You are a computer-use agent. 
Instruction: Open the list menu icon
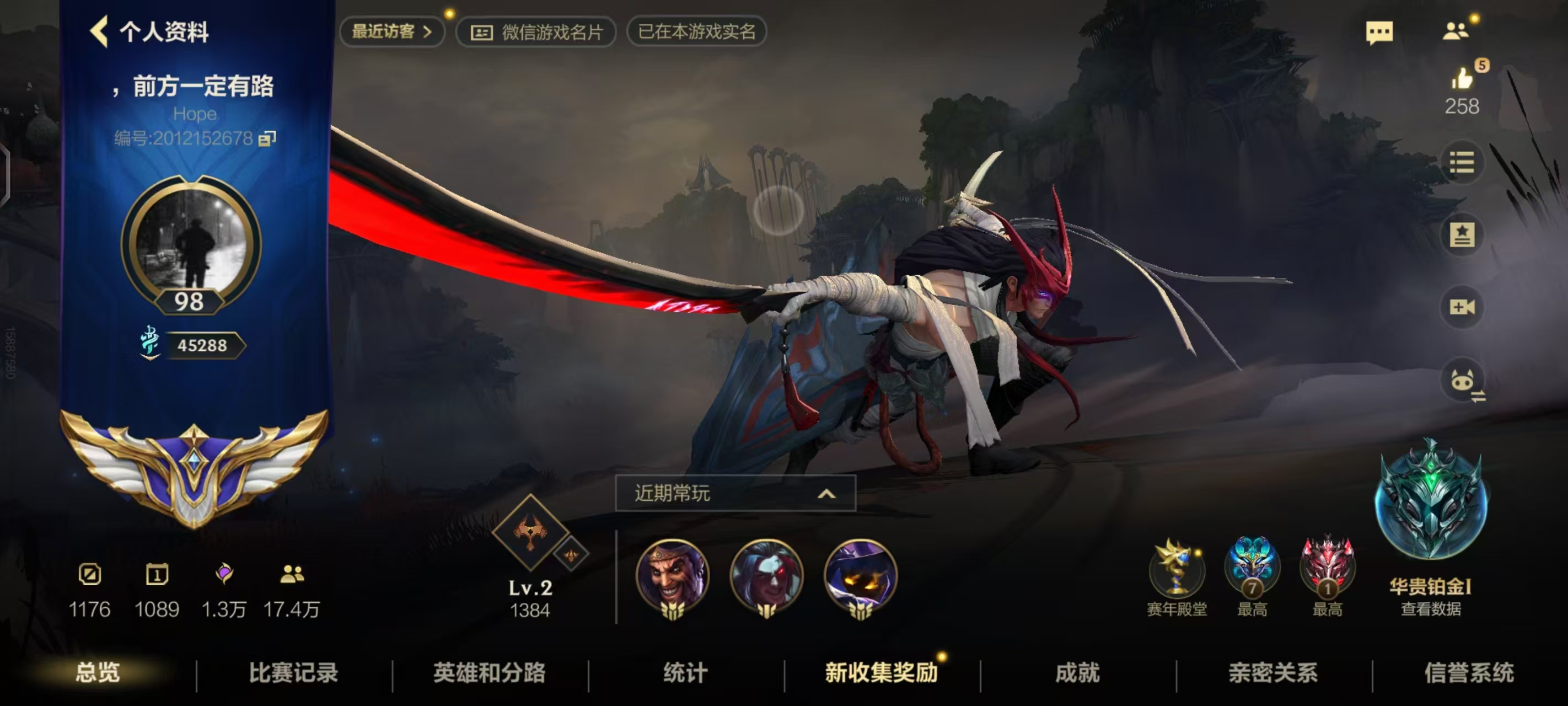point(1462,163)
